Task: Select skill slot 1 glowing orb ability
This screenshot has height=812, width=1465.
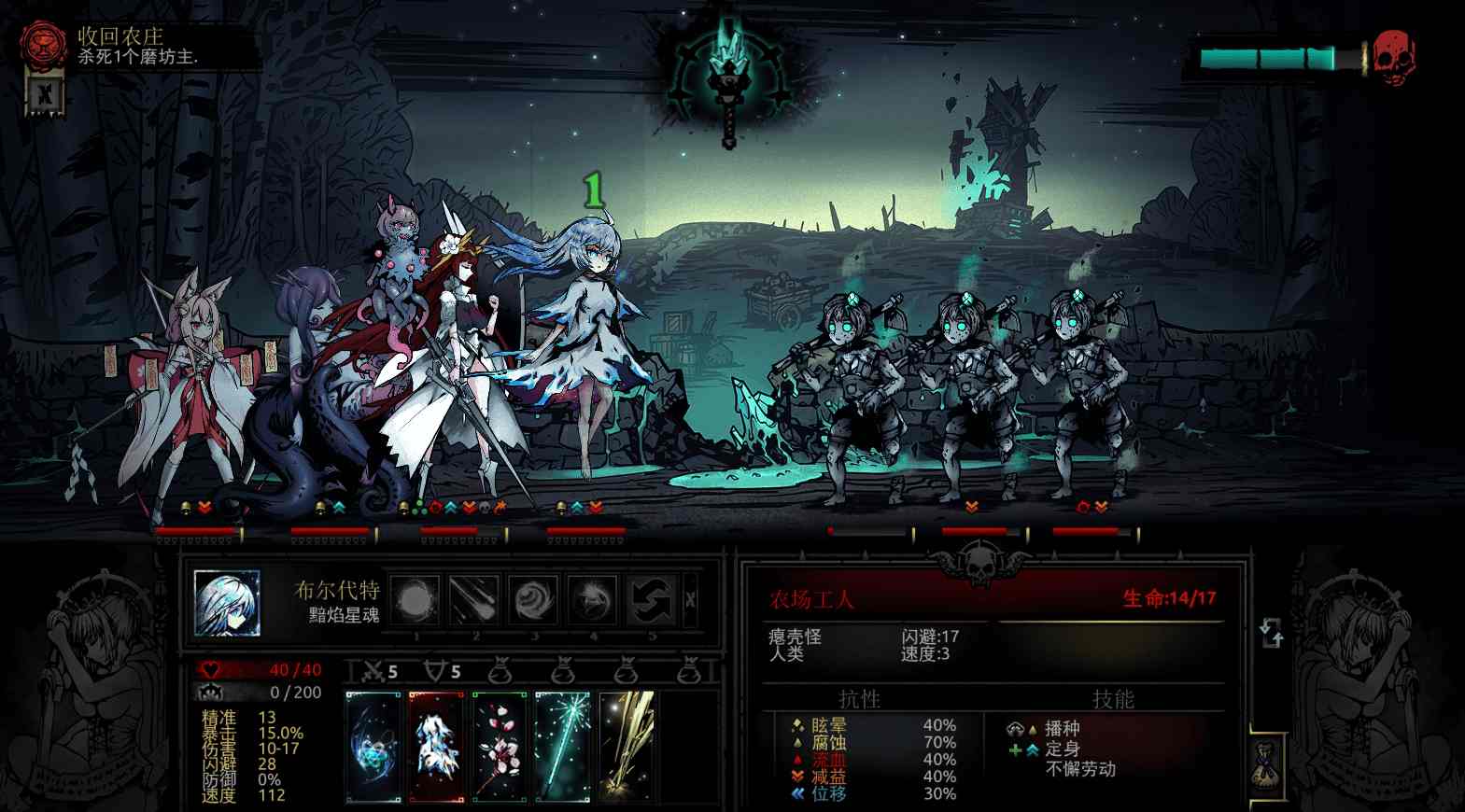Action: tap(416, 599)
